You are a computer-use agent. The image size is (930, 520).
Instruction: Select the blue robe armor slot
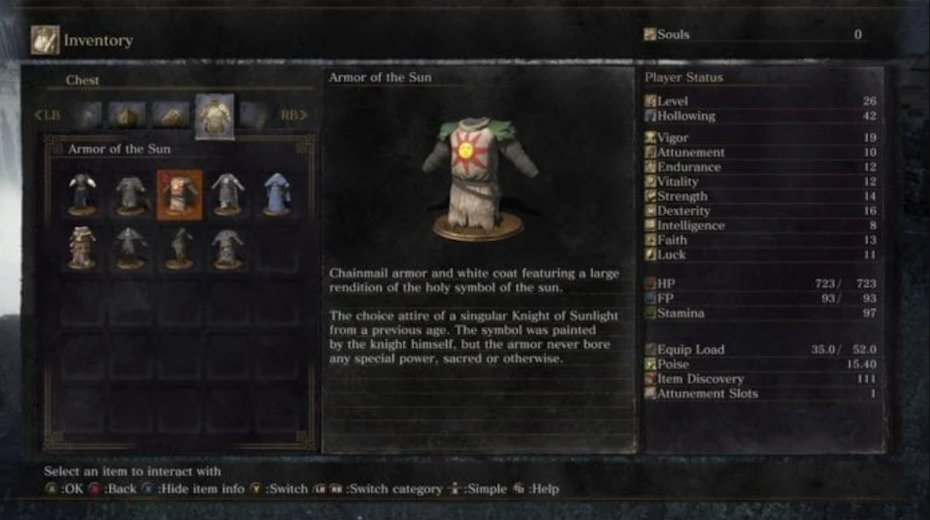point(277,193)
